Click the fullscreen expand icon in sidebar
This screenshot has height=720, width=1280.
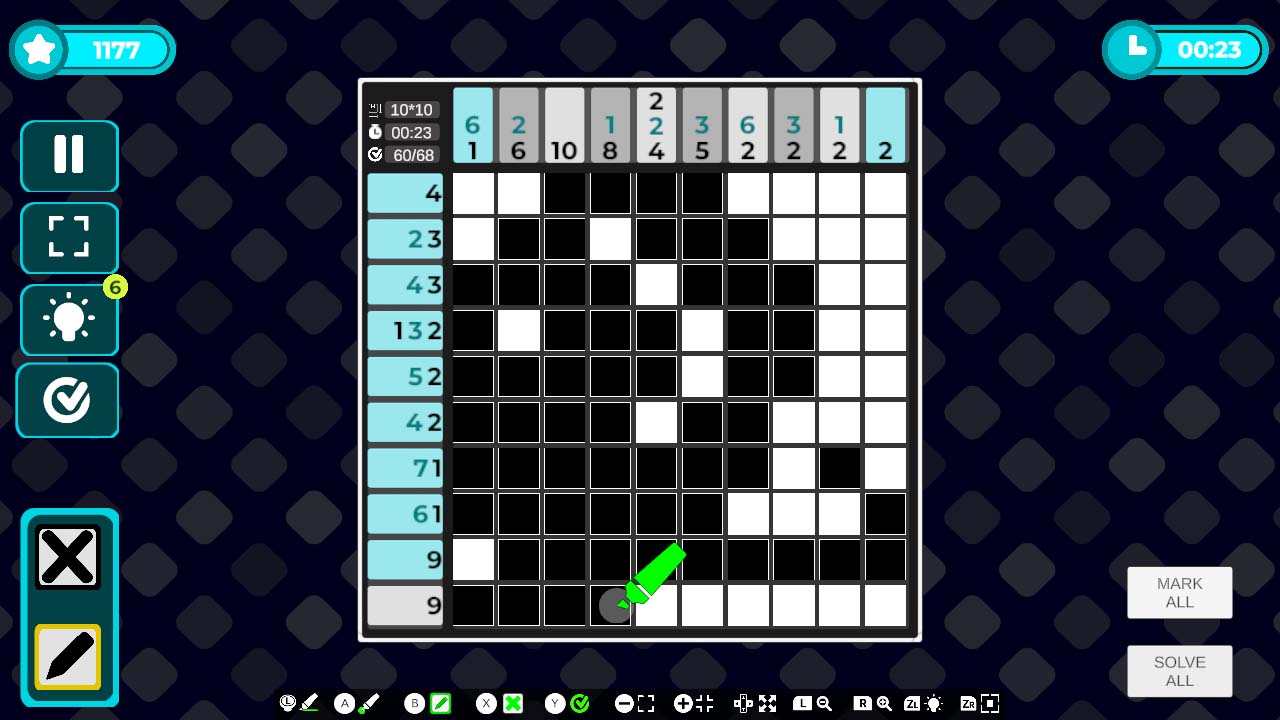pos(68,238)
